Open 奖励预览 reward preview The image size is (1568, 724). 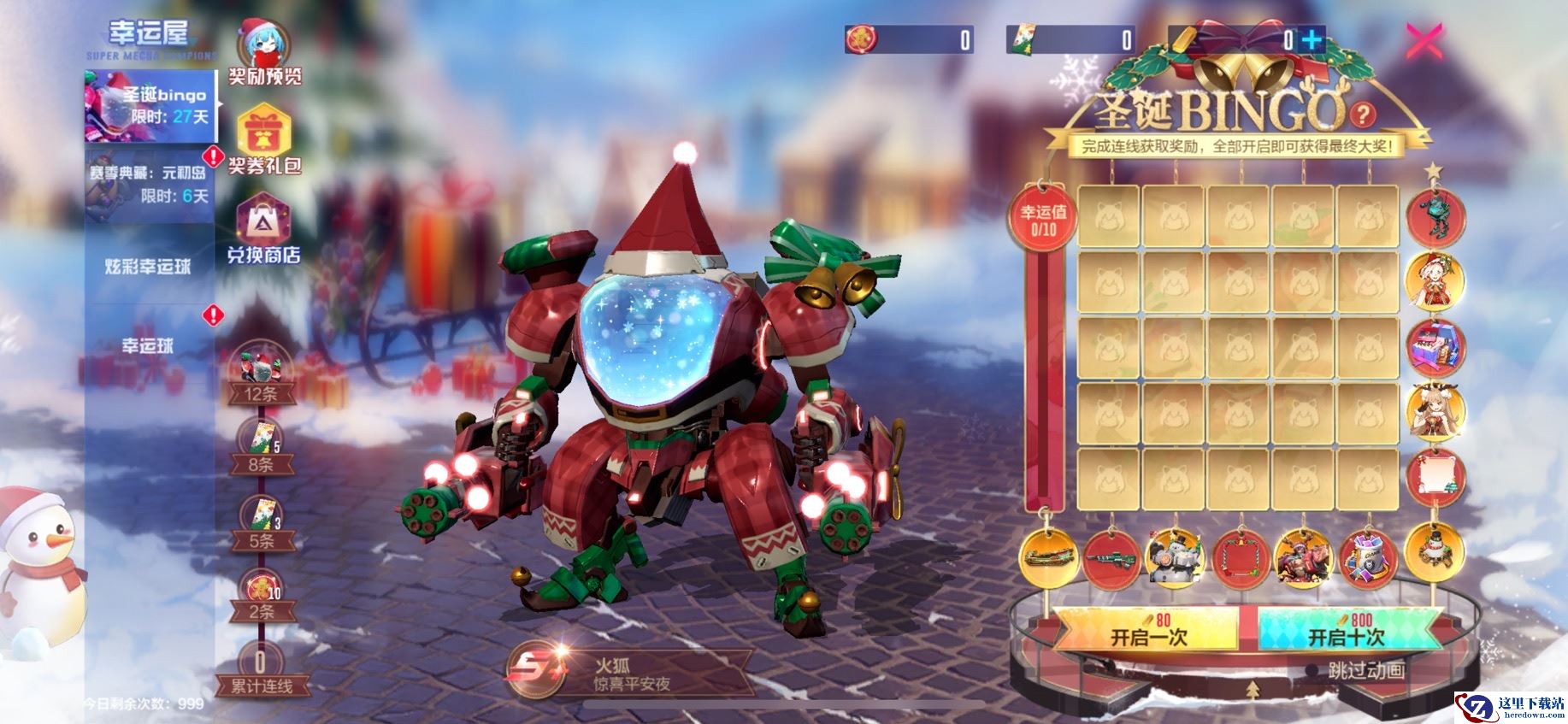(x=264, y=53)
